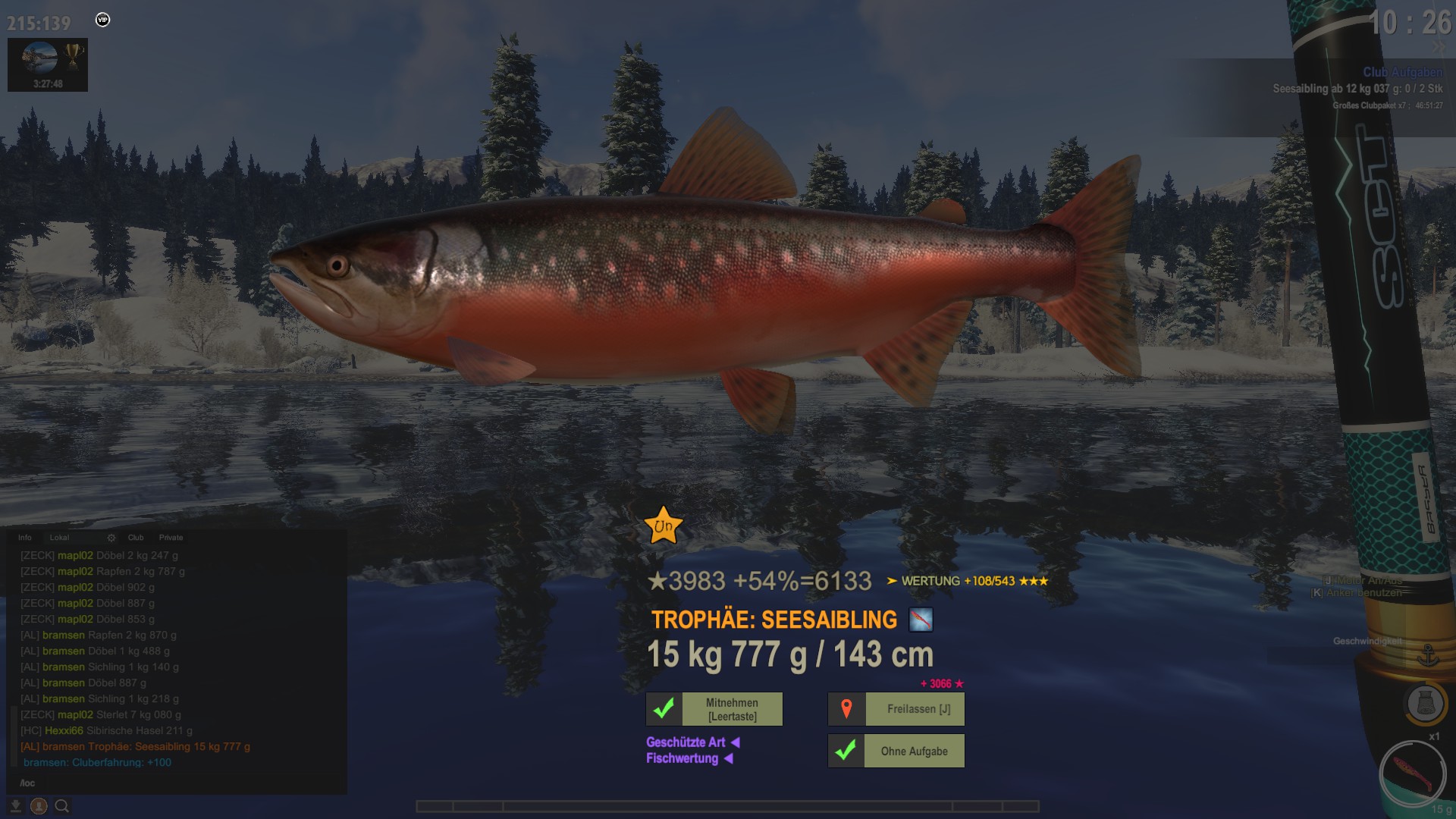This screenshot has width=1456, height=819.
Task: Keep the fish with Mitnehmen
Action: point(731,709)
